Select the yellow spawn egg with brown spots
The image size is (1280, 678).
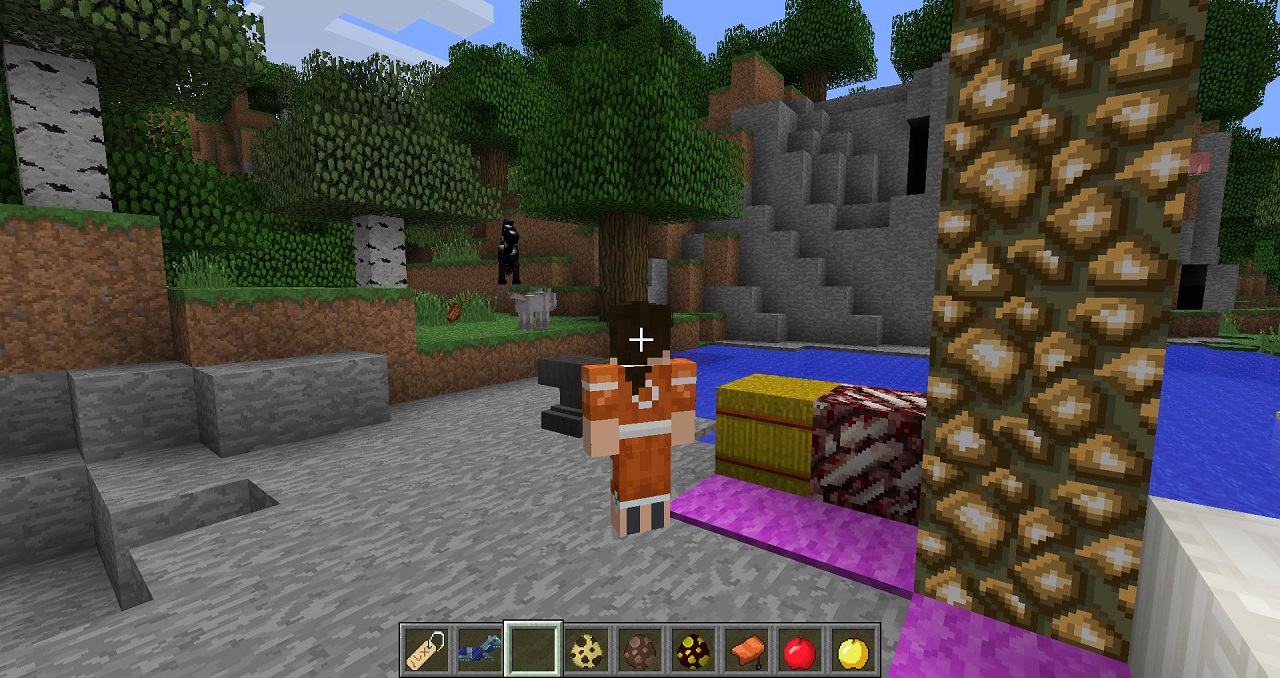pos(584,651)
